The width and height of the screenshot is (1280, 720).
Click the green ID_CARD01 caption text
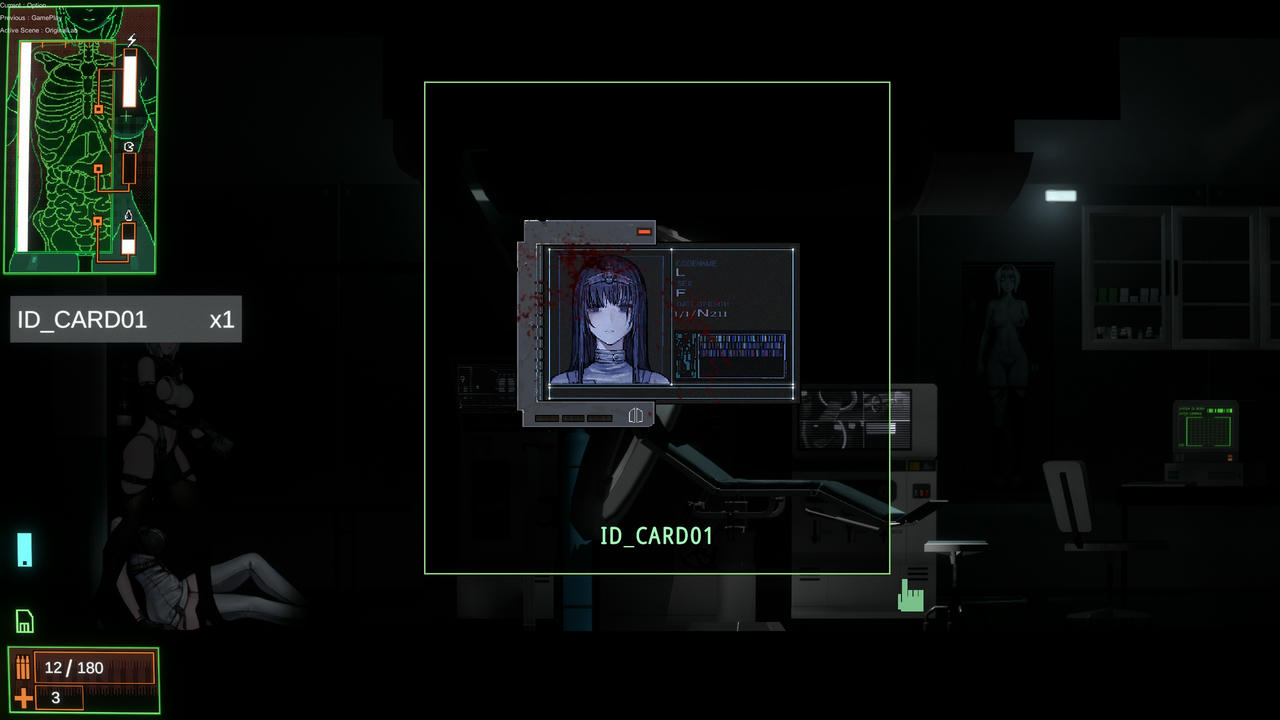[656, 536]
